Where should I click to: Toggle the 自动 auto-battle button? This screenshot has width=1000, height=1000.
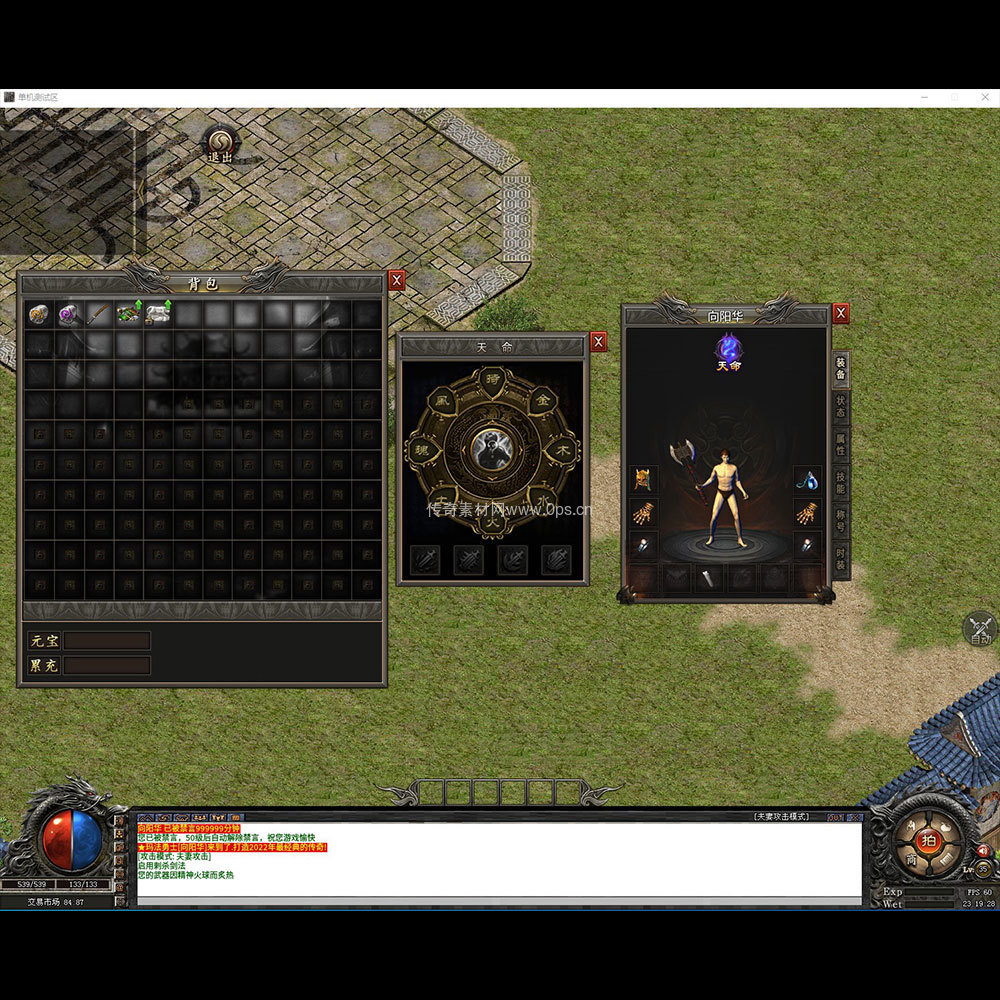(980, 630)
